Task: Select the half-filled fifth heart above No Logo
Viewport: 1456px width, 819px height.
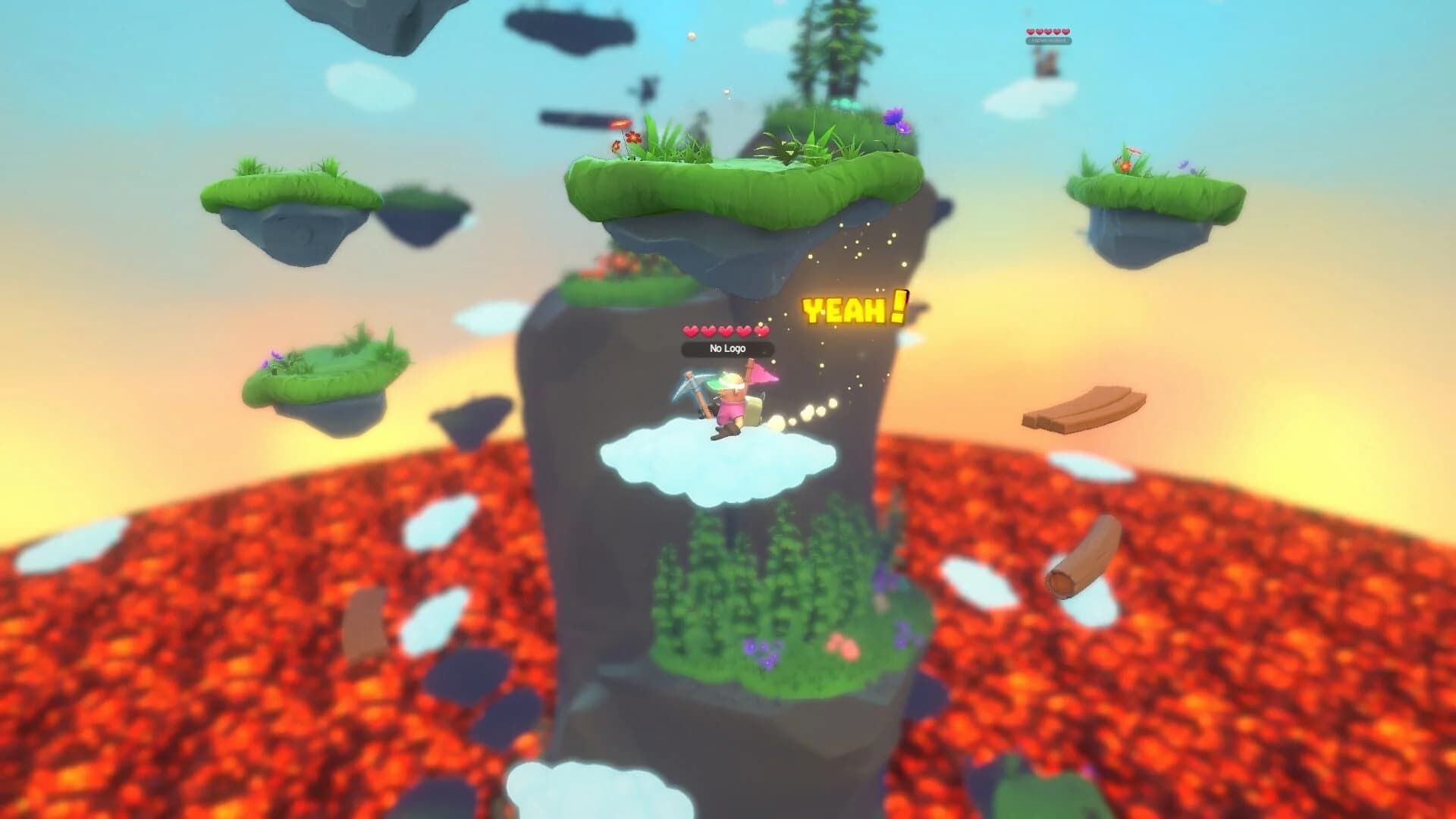Action: [760, 331]
